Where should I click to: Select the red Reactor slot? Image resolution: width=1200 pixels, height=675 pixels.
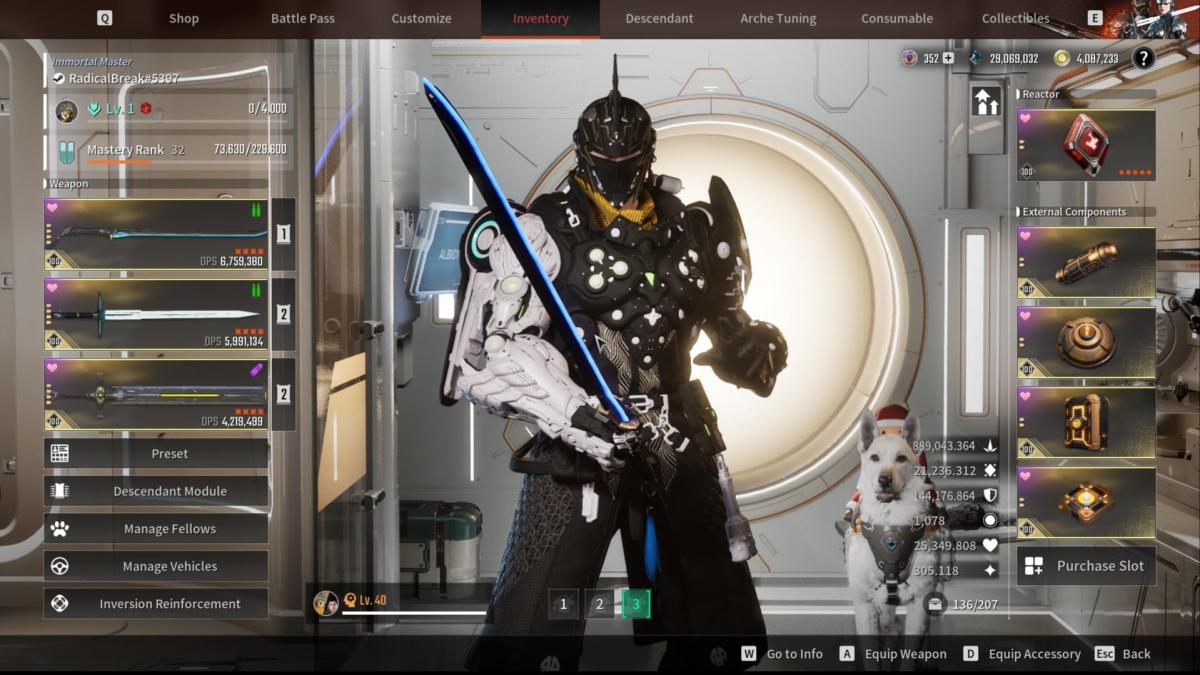pos(1086,145)
